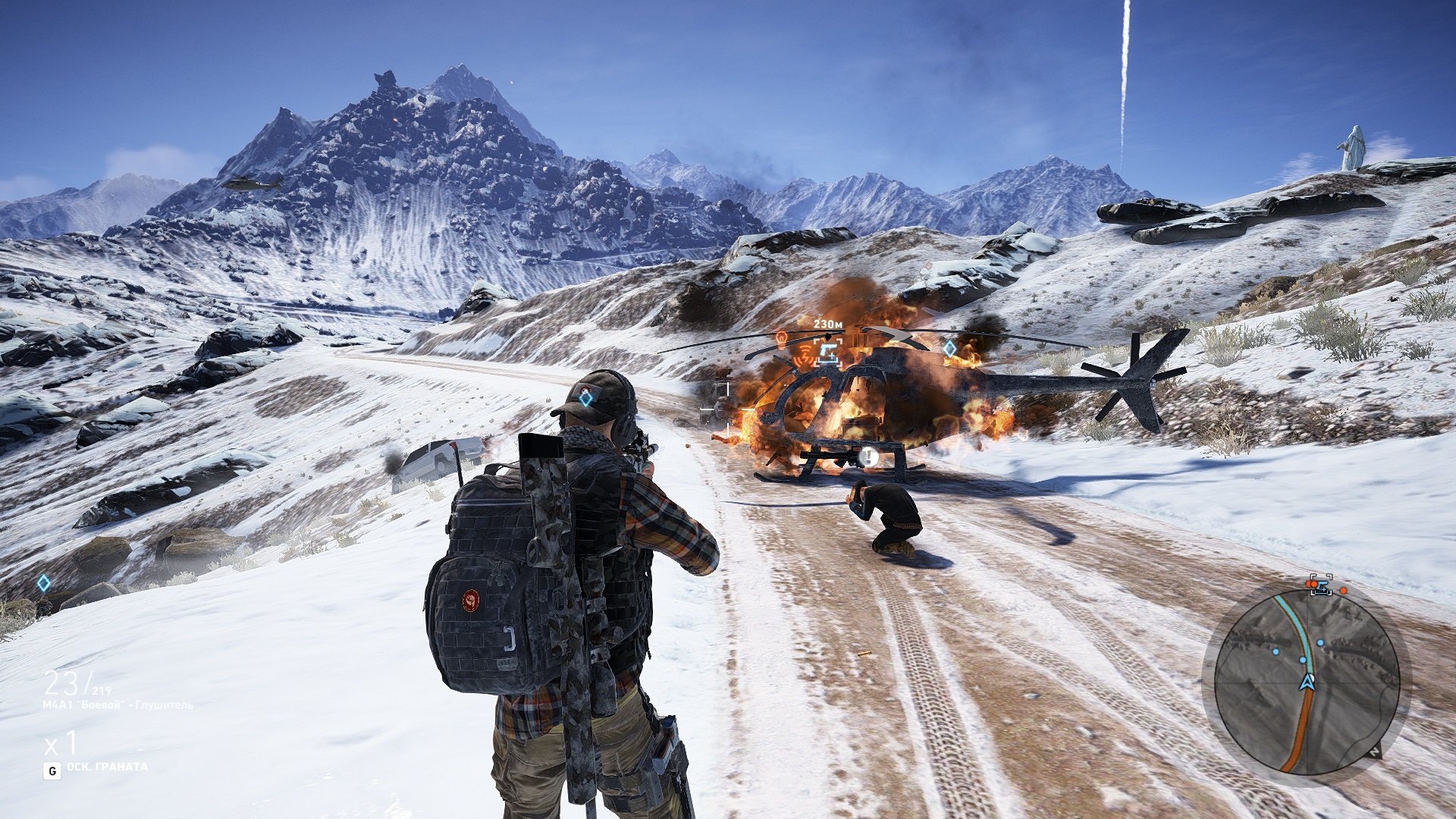Select the blue player arrow on minimap

pyautogui.click(x=1306, y=682)
